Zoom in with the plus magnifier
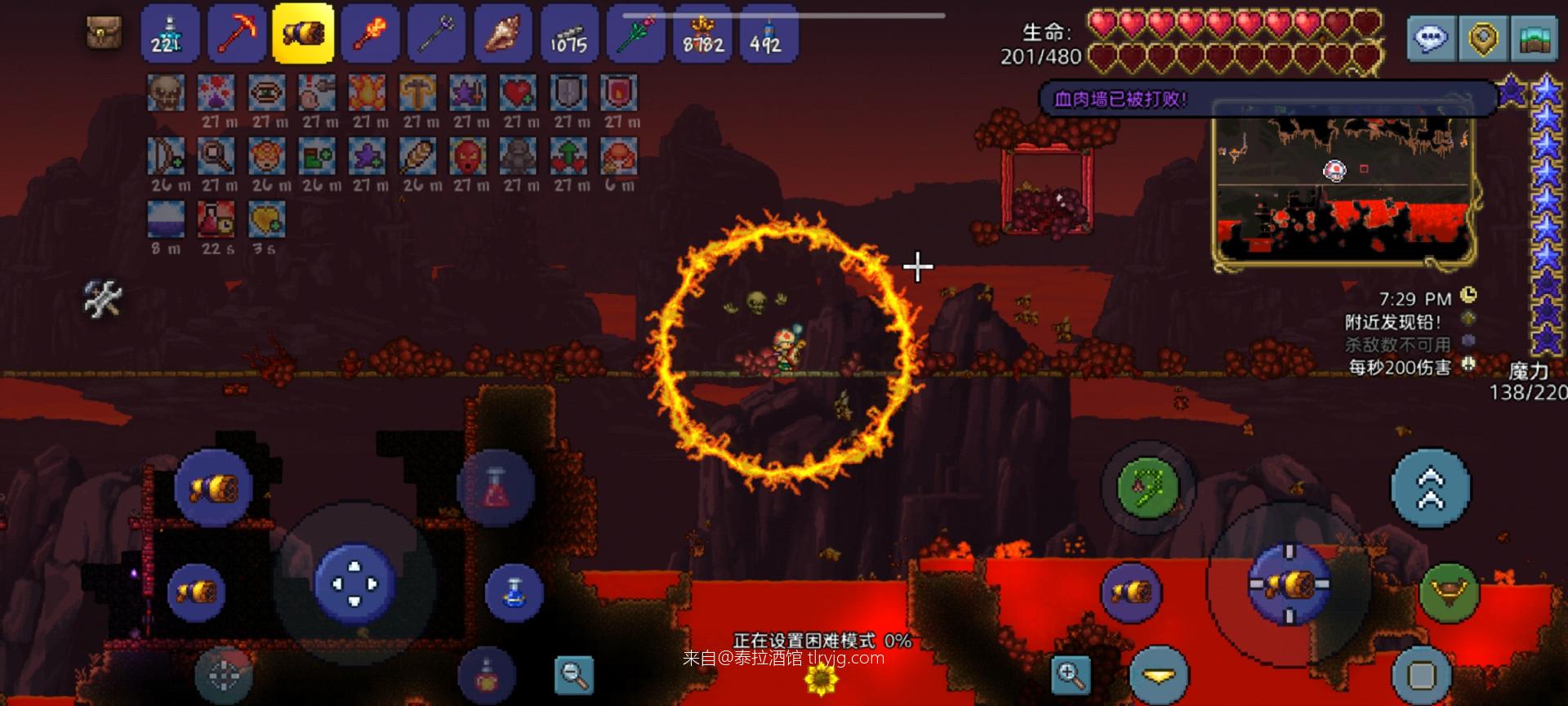1568x706 pixels. (1070, 675)
